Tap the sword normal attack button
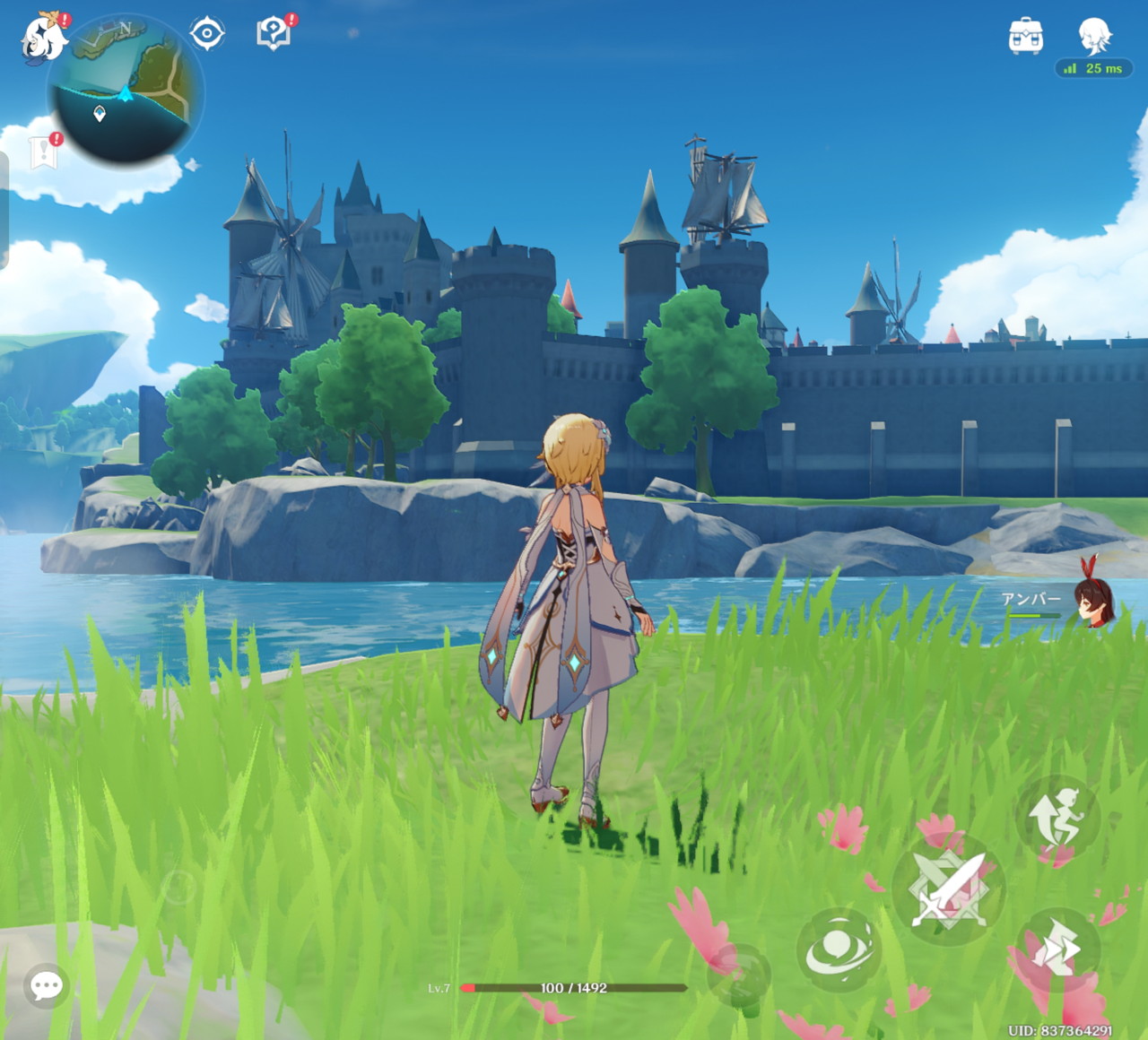Screen dimensions: 1148x1040 (948, 888)
